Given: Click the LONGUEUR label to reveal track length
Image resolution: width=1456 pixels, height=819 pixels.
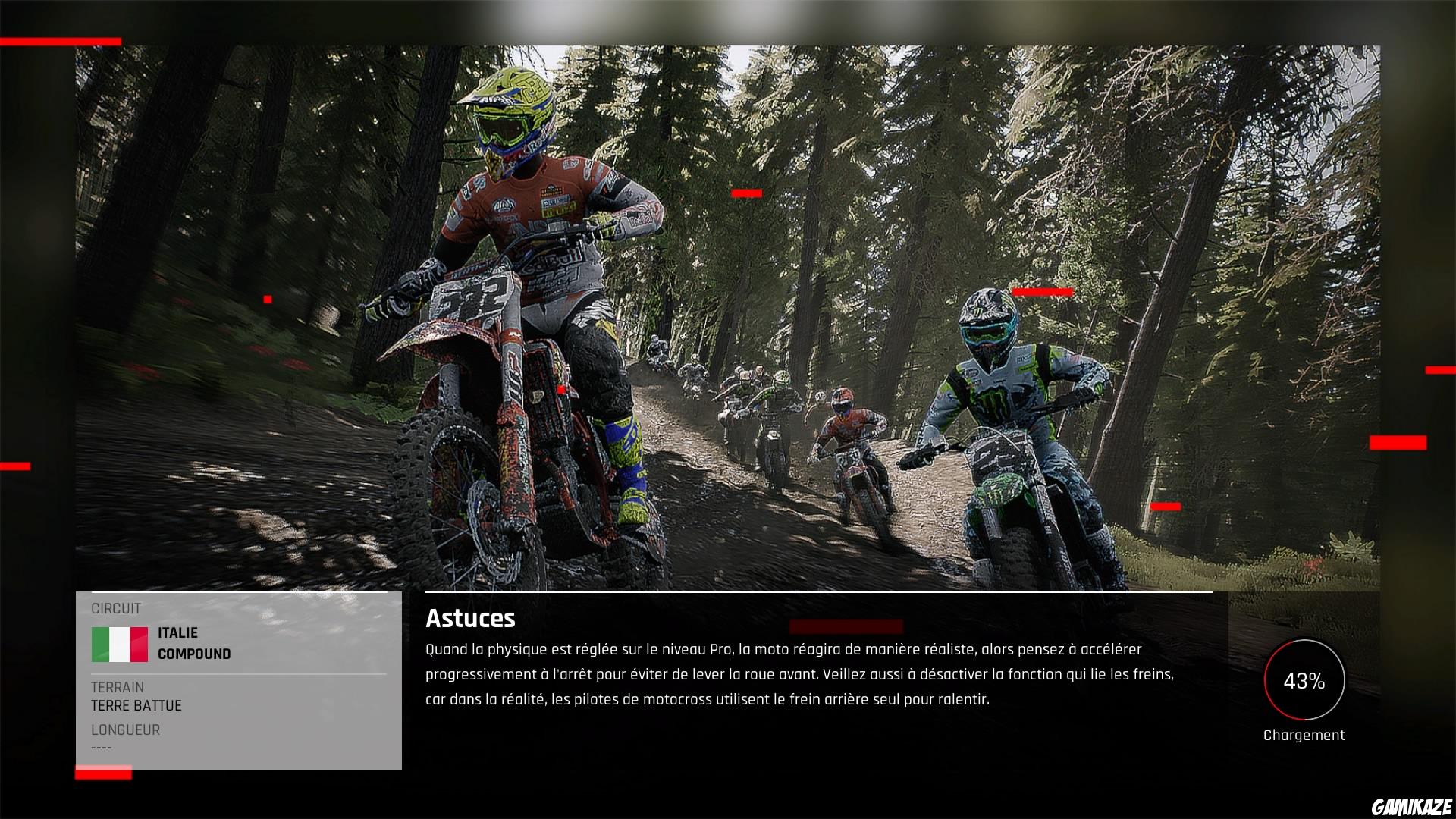Looking at the screenshot, I should (125, 730).
